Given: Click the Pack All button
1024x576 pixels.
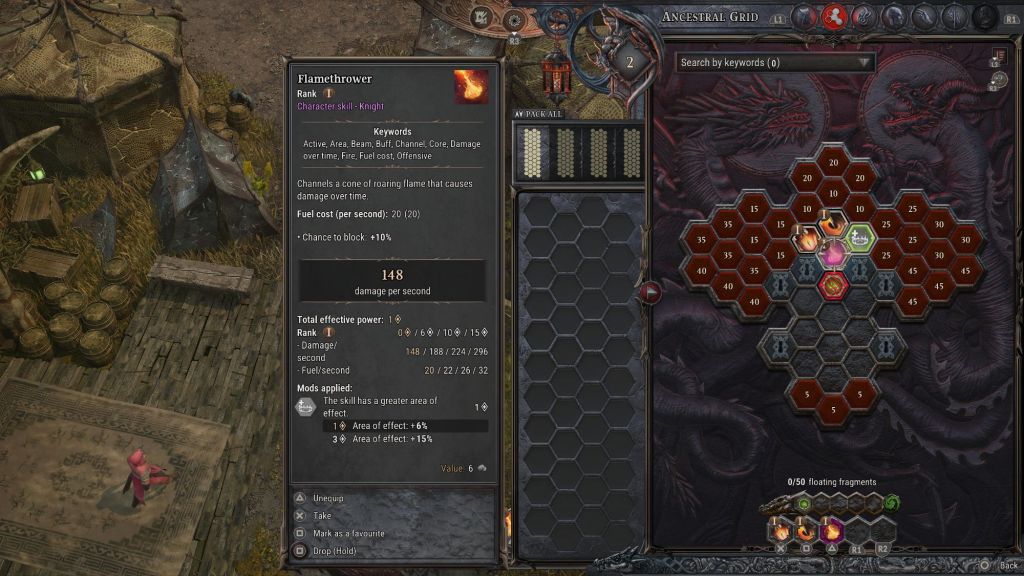Looking at the screenshot, I should pyautogui.click(x=538, y=114).
